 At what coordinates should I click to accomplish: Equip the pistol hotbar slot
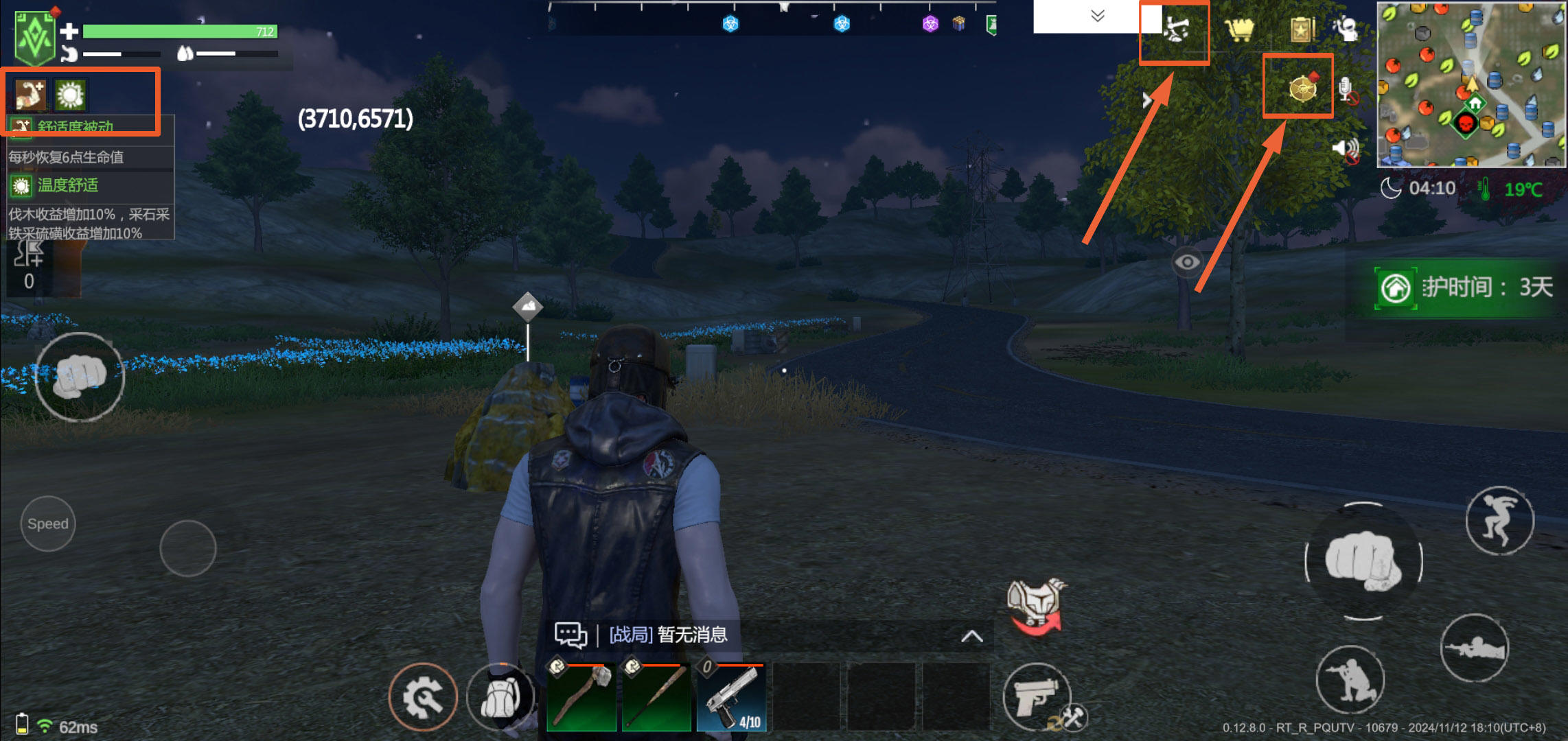[731, 696]
